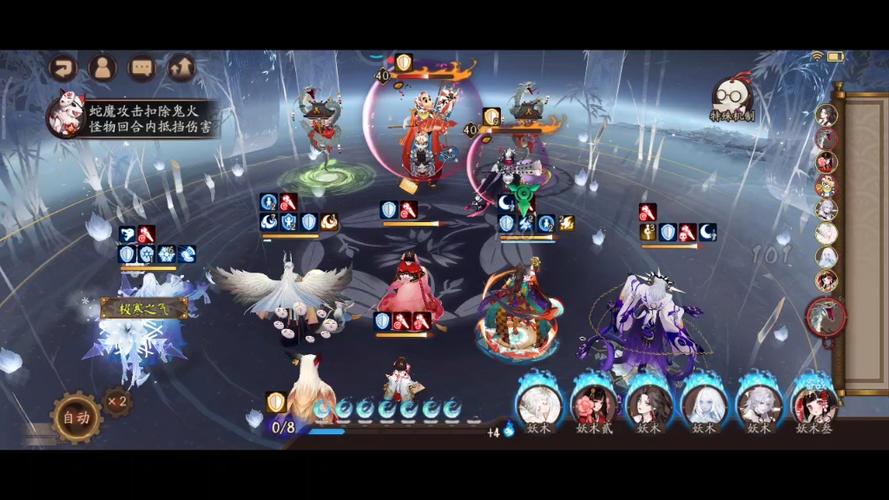Image resolution: width=889 pixels, height=500 pixels.
Task: Select the 妖术贰 red-flower skill icon
Action: (593, 404)
